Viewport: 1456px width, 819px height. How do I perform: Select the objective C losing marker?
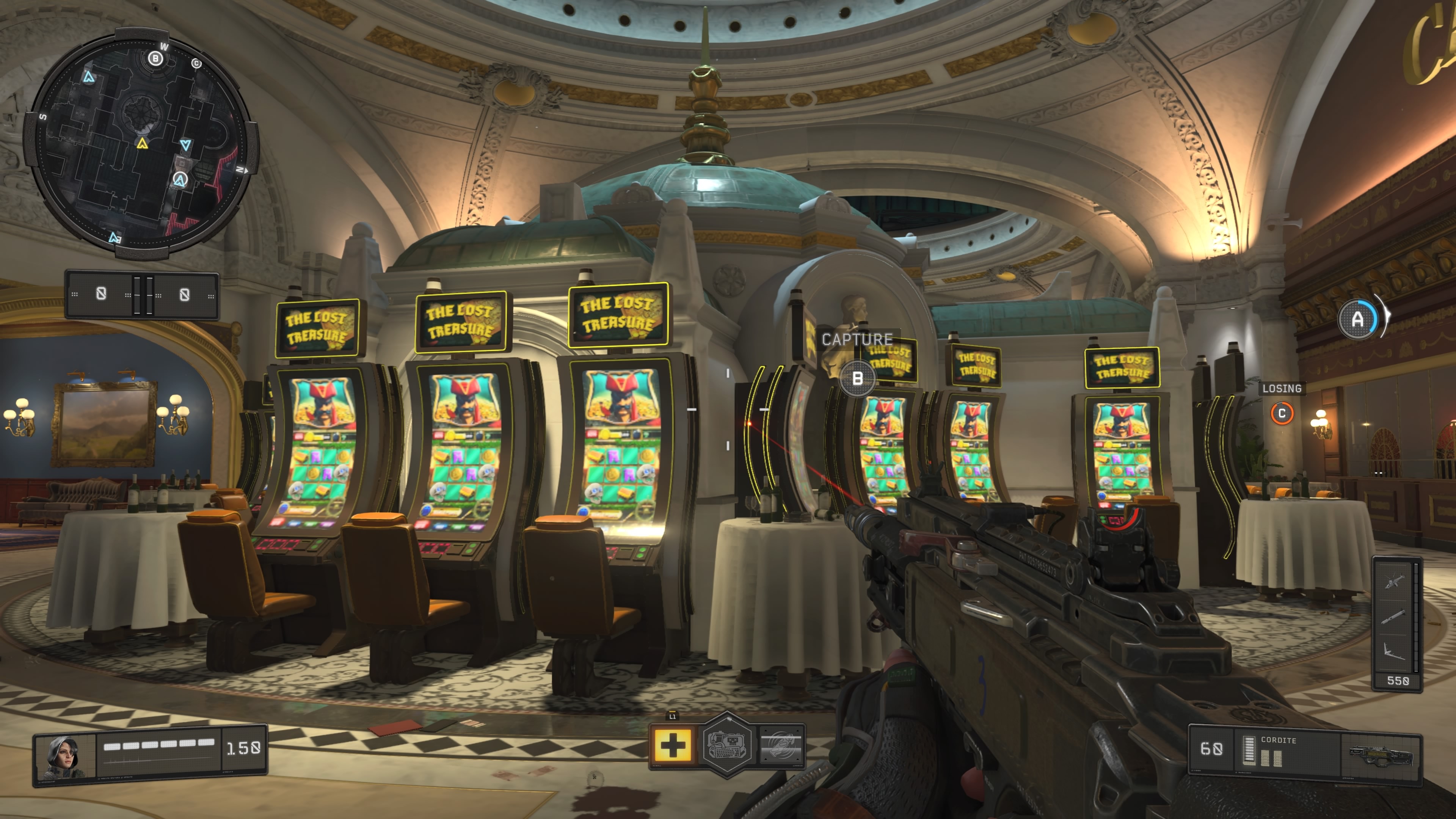tap(1281, 413)
